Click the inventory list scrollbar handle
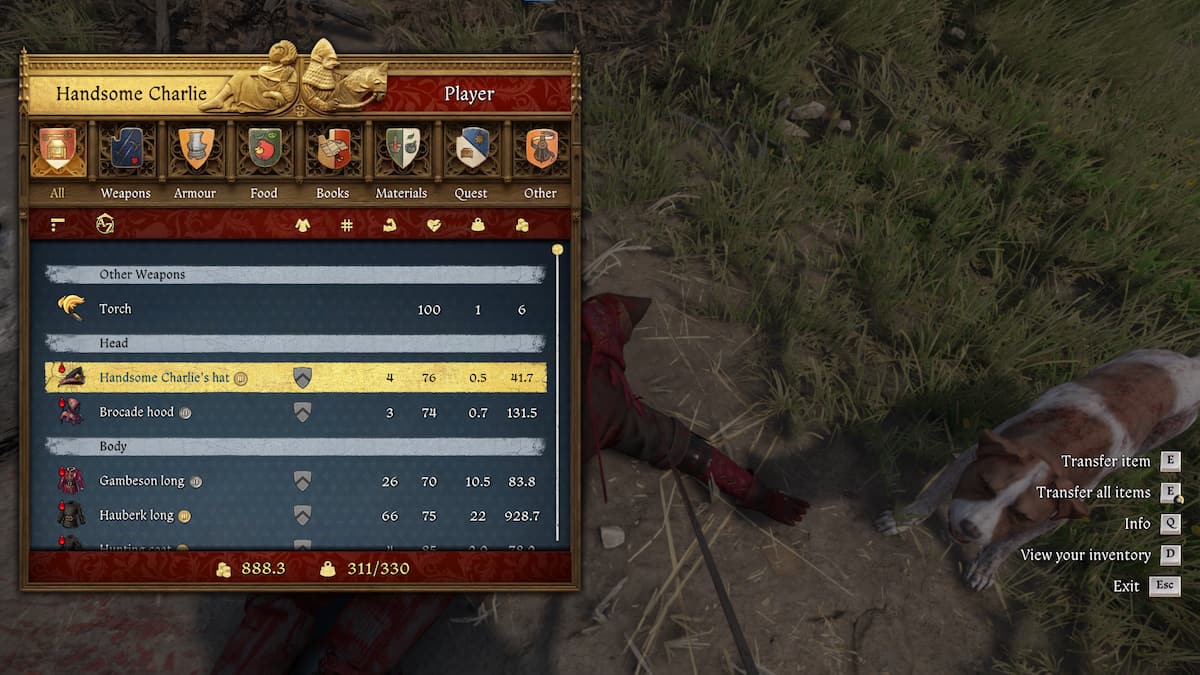This screenshot has height=675, width=1200. [x=557, y=250]
